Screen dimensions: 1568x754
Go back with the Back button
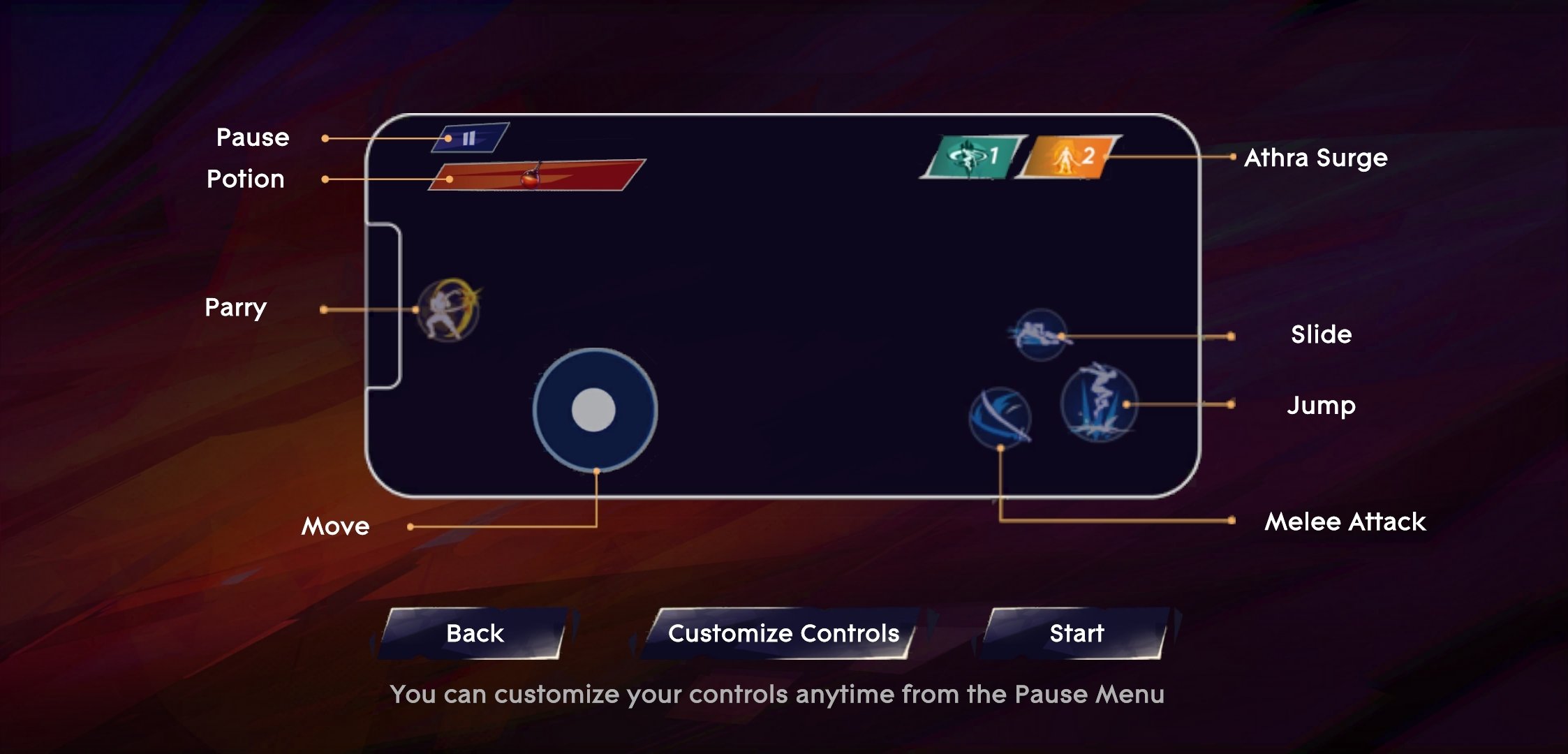[475, 633]
